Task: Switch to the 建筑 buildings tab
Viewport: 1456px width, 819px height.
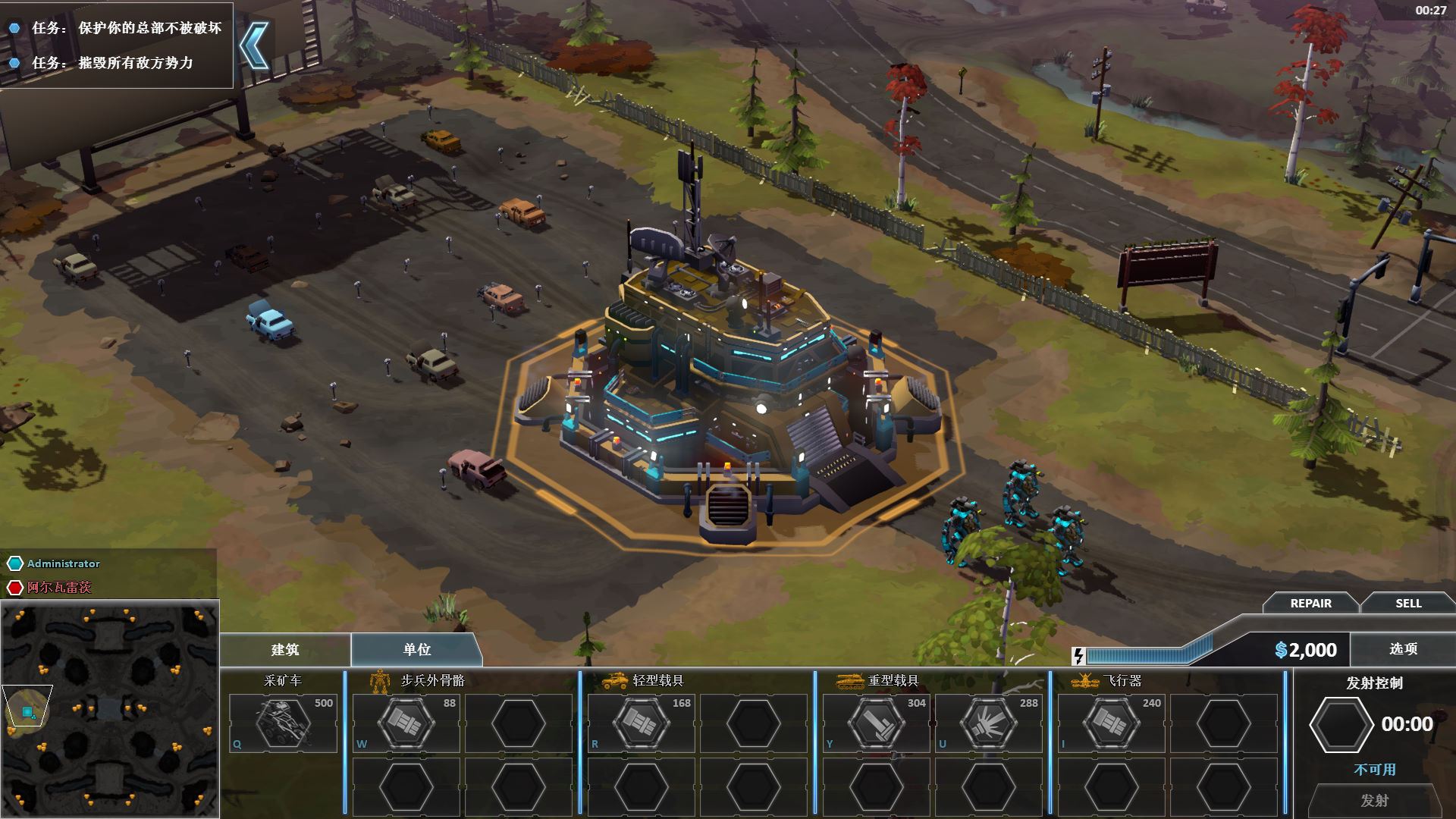Action: coord(285,650)
